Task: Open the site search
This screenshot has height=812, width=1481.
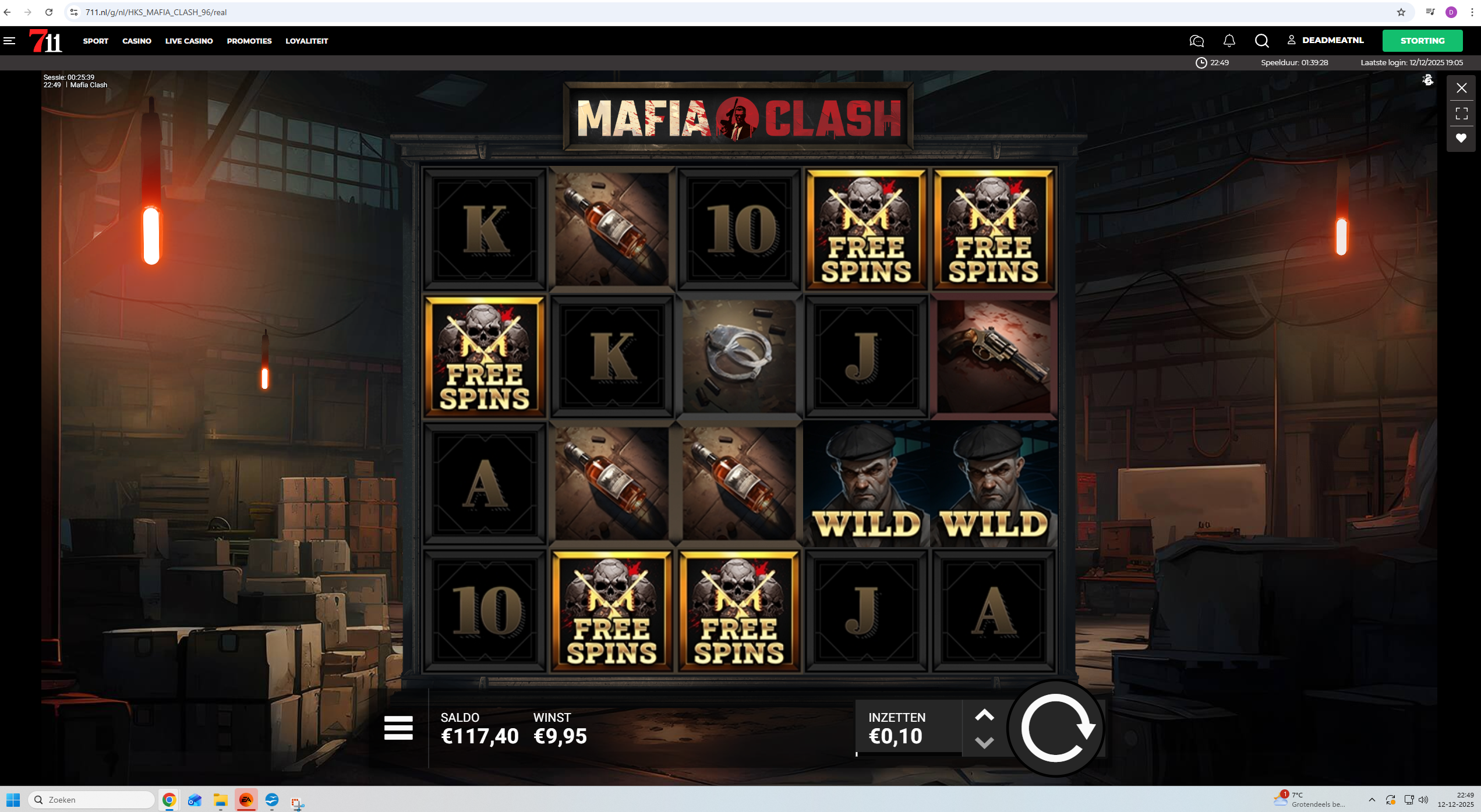Action: (1261, 41)
